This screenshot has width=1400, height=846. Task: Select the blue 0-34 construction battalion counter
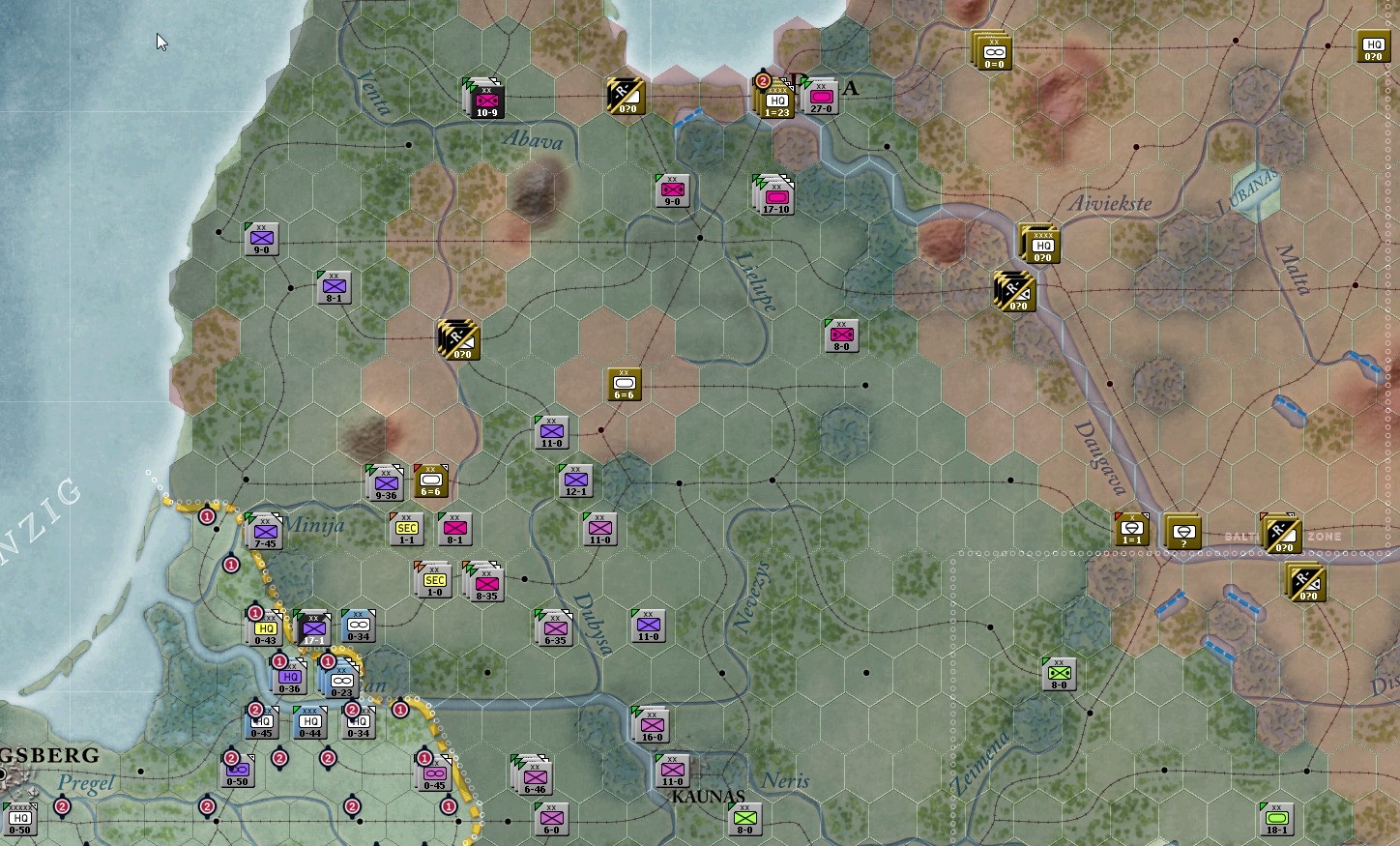[359, 624]
